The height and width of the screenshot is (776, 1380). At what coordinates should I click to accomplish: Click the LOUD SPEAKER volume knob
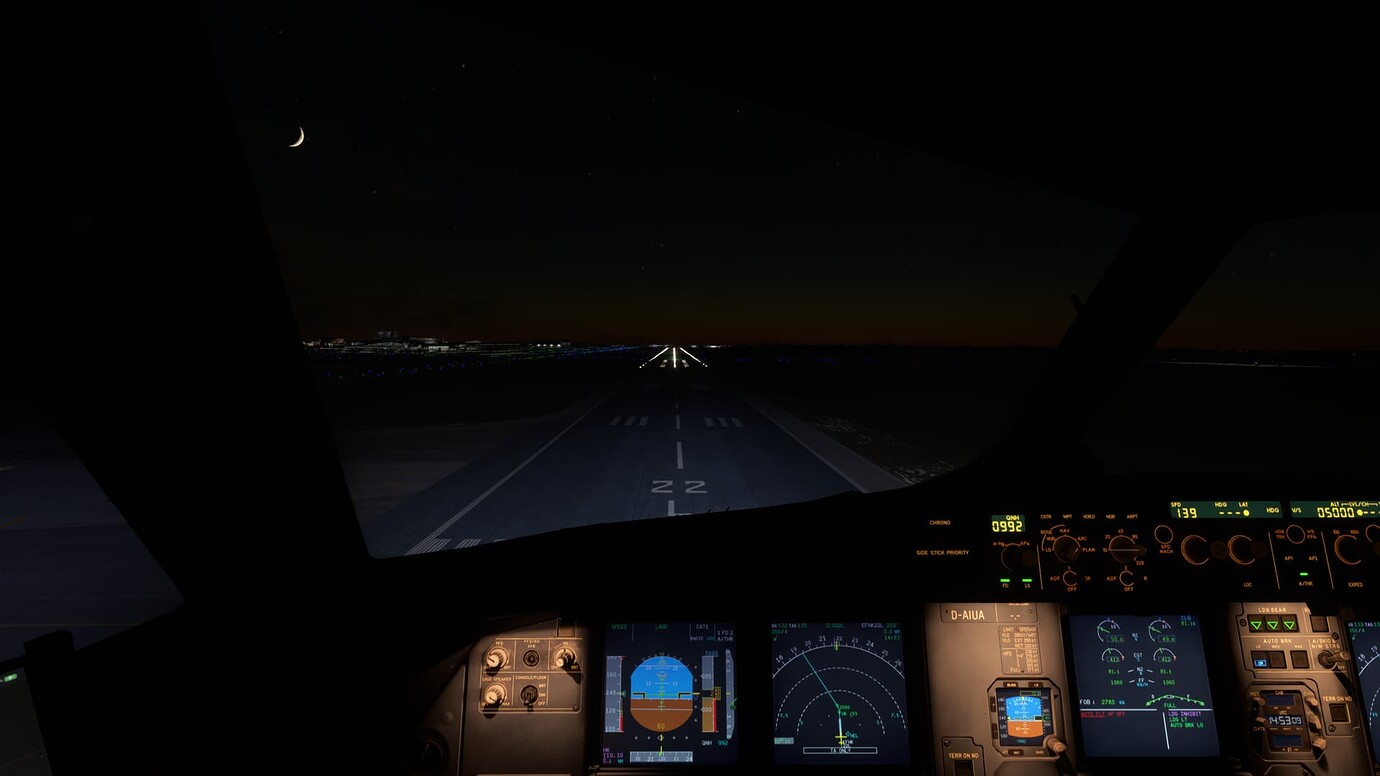[494, 696]
